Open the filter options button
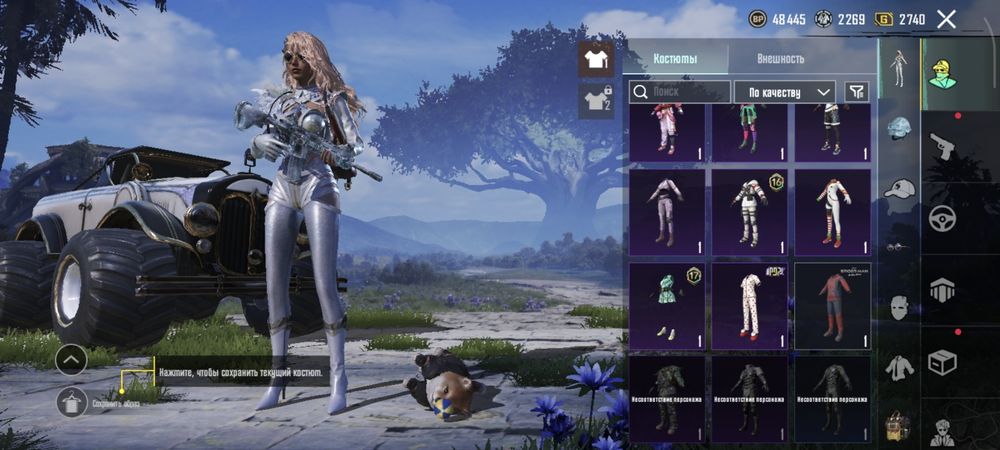 [x=856, y=92]
